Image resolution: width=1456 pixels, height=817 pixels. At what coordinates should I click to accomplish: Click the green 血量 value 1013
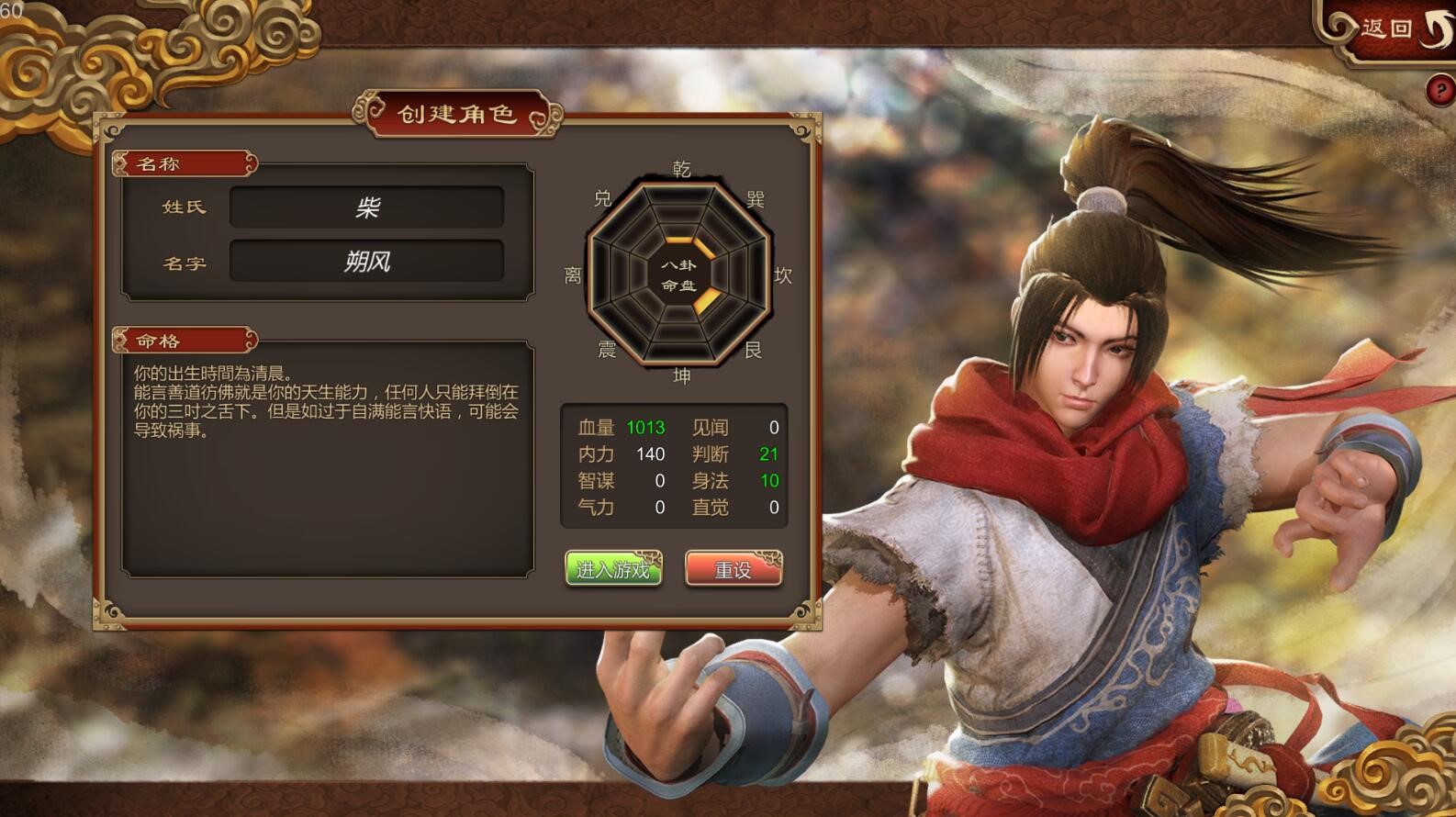pos(645,427)
